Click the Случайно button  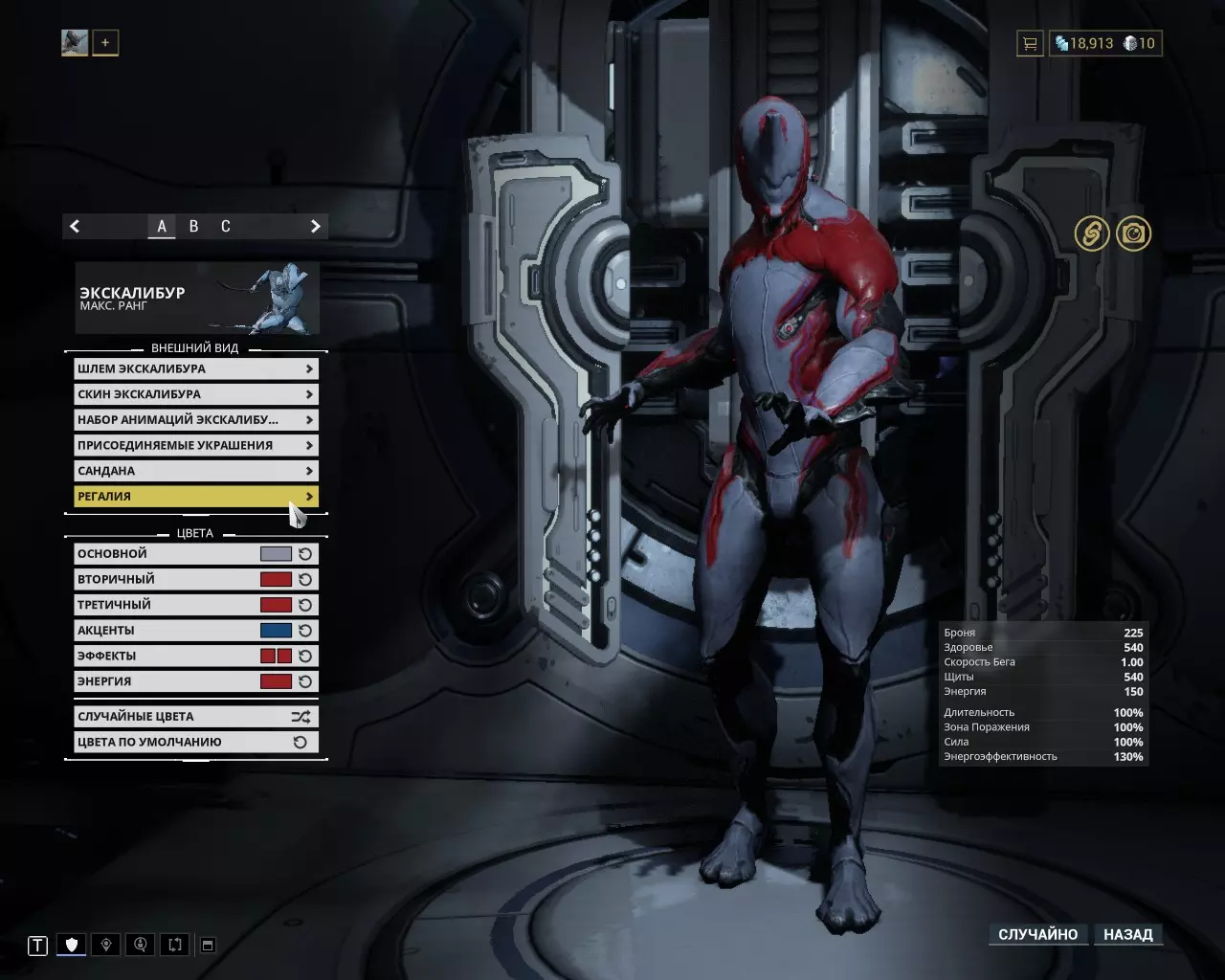pos(1037,934)
